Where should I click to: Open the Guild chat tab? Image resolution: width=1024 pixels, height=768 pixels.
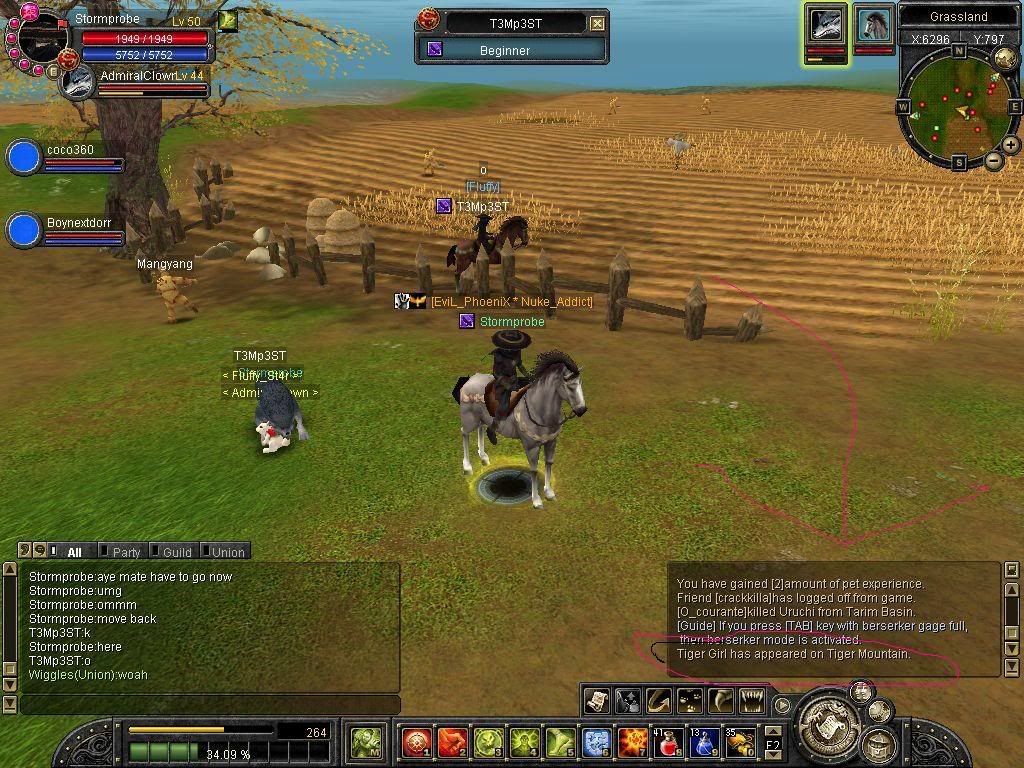coord(176,552)
